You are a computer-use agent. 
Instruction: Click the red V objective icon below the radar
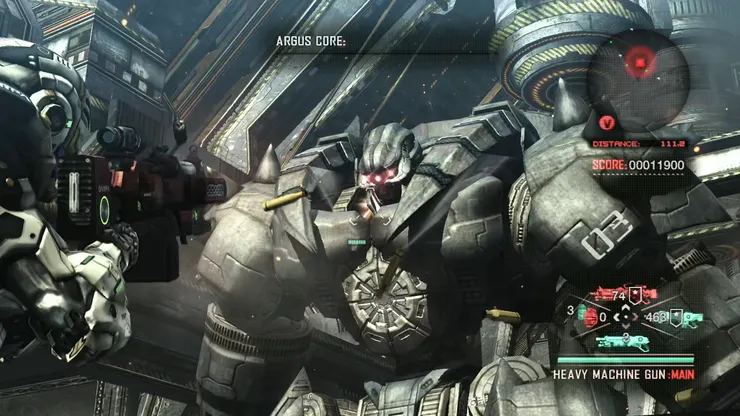tap(606, 124)
